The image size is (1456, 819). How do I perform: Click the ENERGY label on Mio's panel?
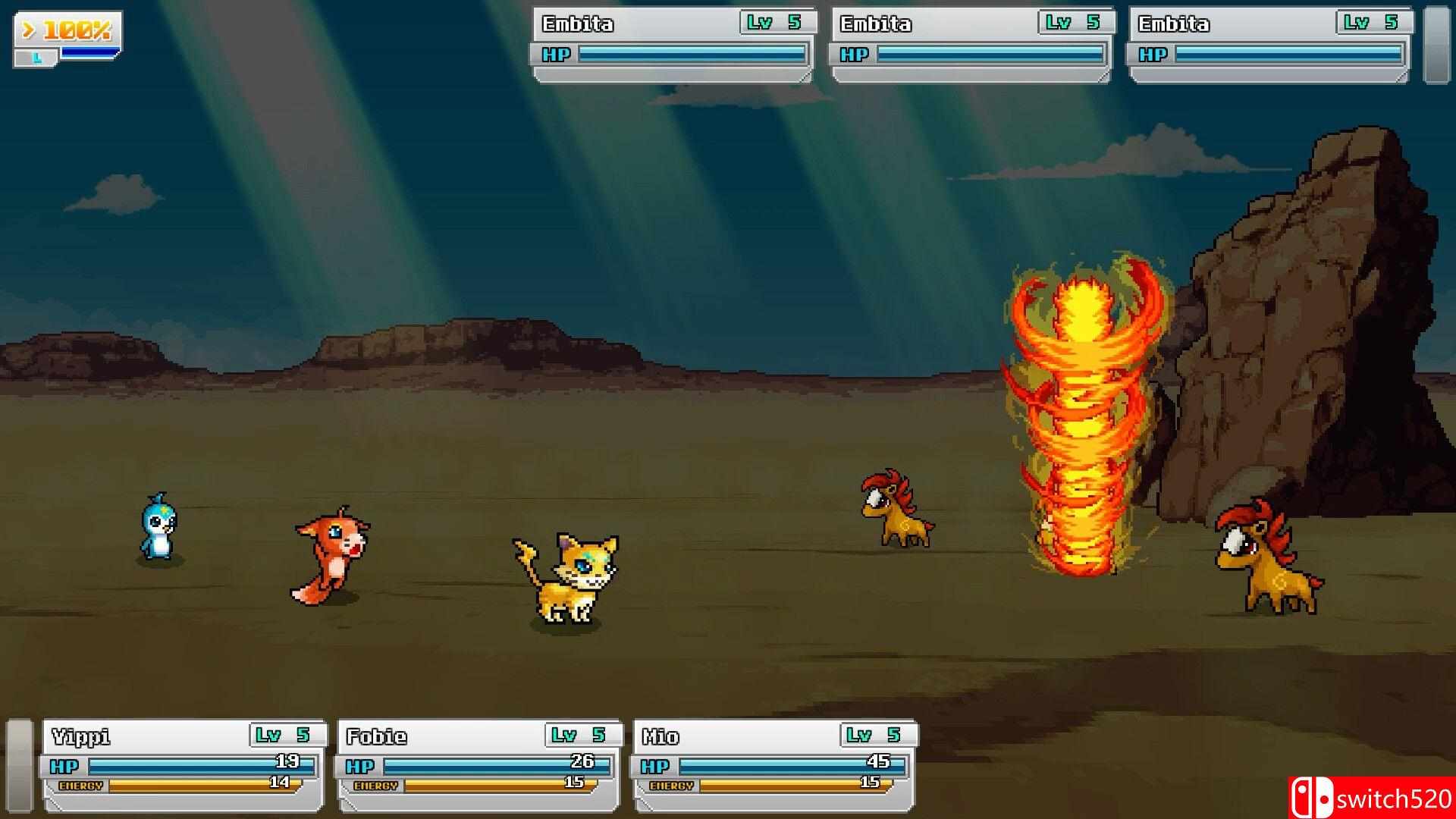click(673, 787)
